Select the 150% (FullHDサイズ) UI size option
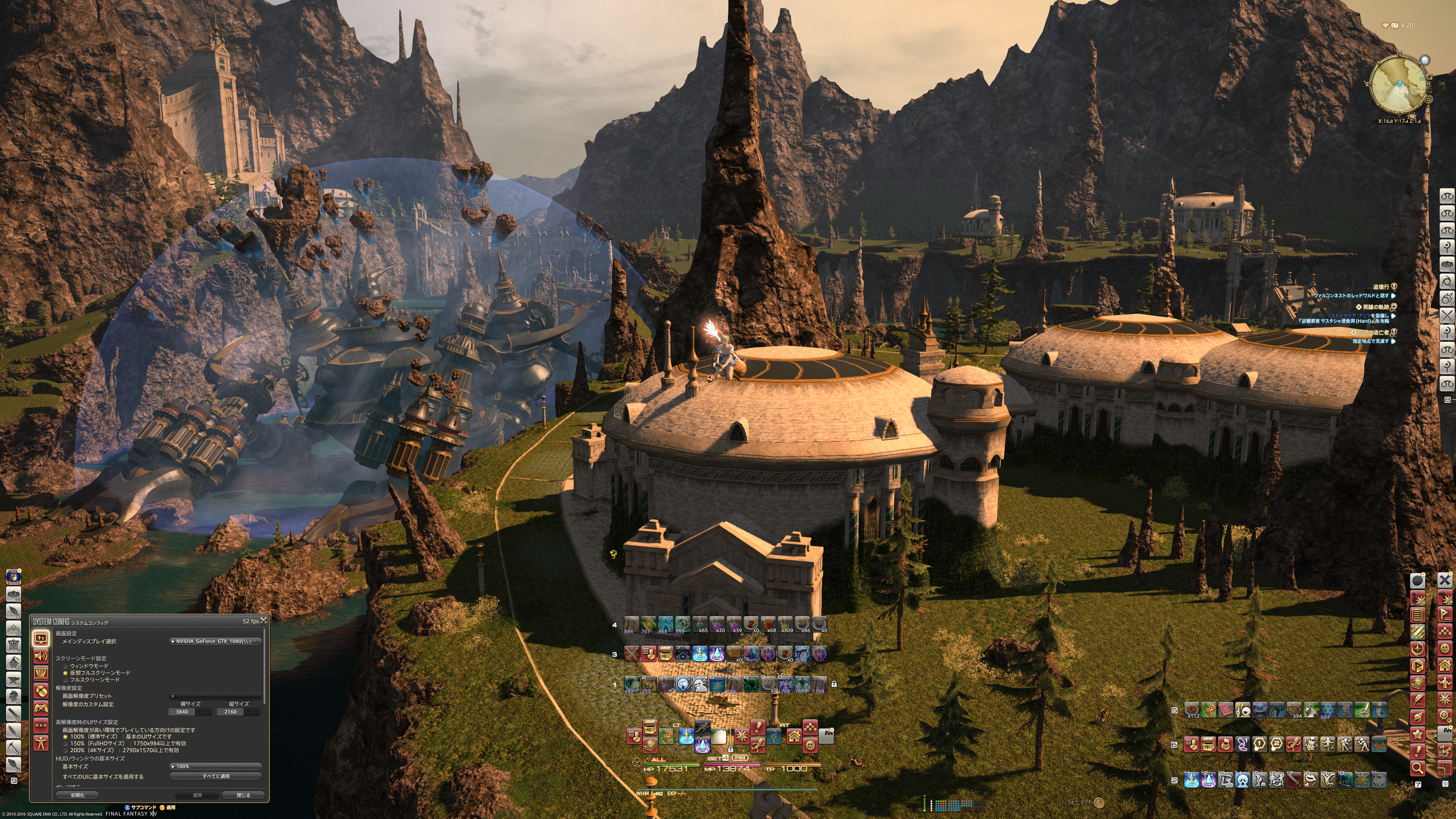This screenshot has width=1456, height=819. coord(66,743)
